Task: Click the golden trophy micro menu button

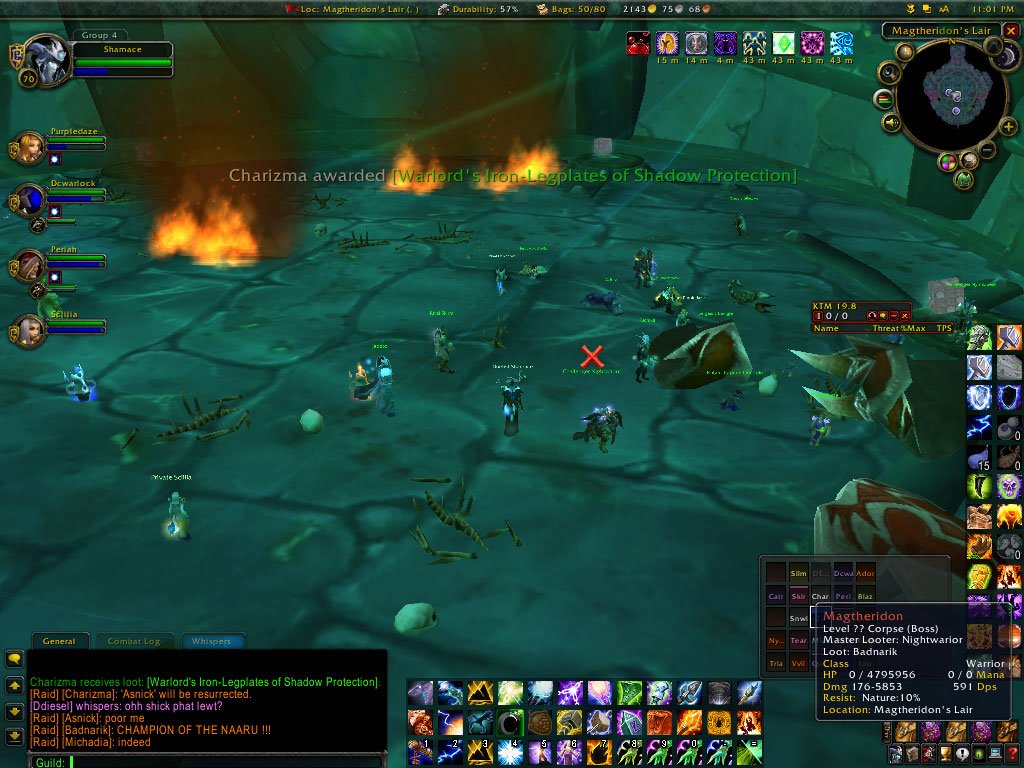Action: pyautogui.click(x=944, y=755)
